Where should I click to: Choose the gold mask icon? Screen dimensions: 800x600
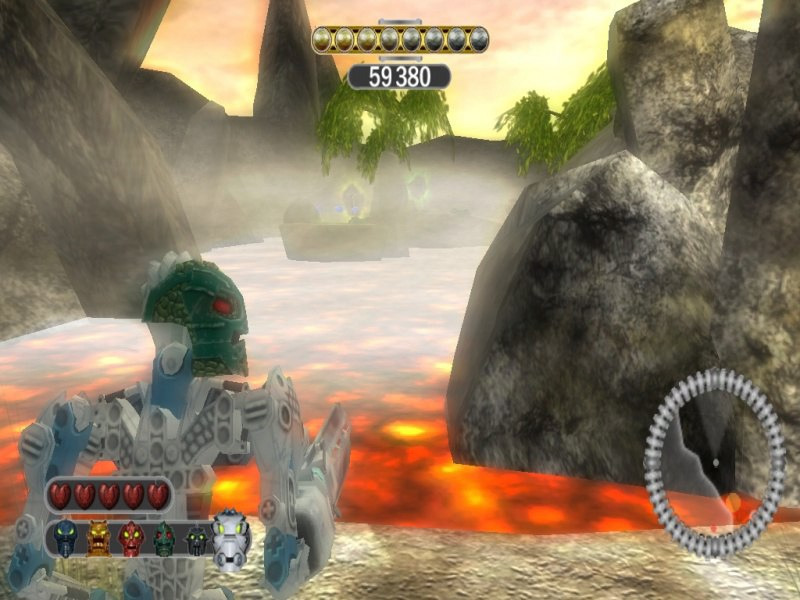tap(99, 540)
